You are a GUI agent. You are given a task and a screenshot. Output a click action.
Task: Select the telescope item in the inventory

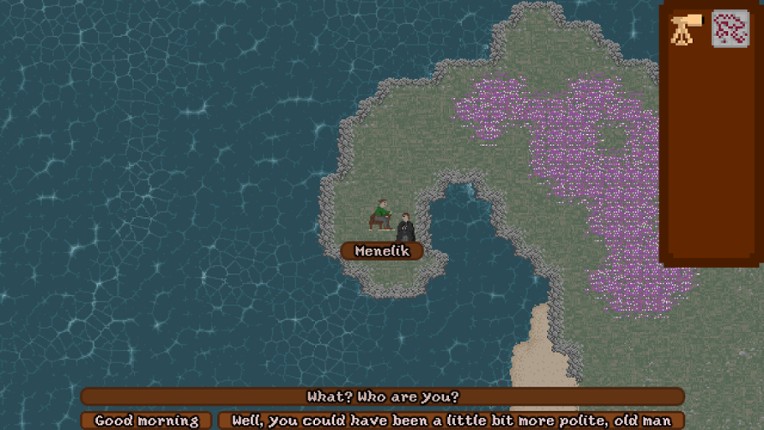686,29
